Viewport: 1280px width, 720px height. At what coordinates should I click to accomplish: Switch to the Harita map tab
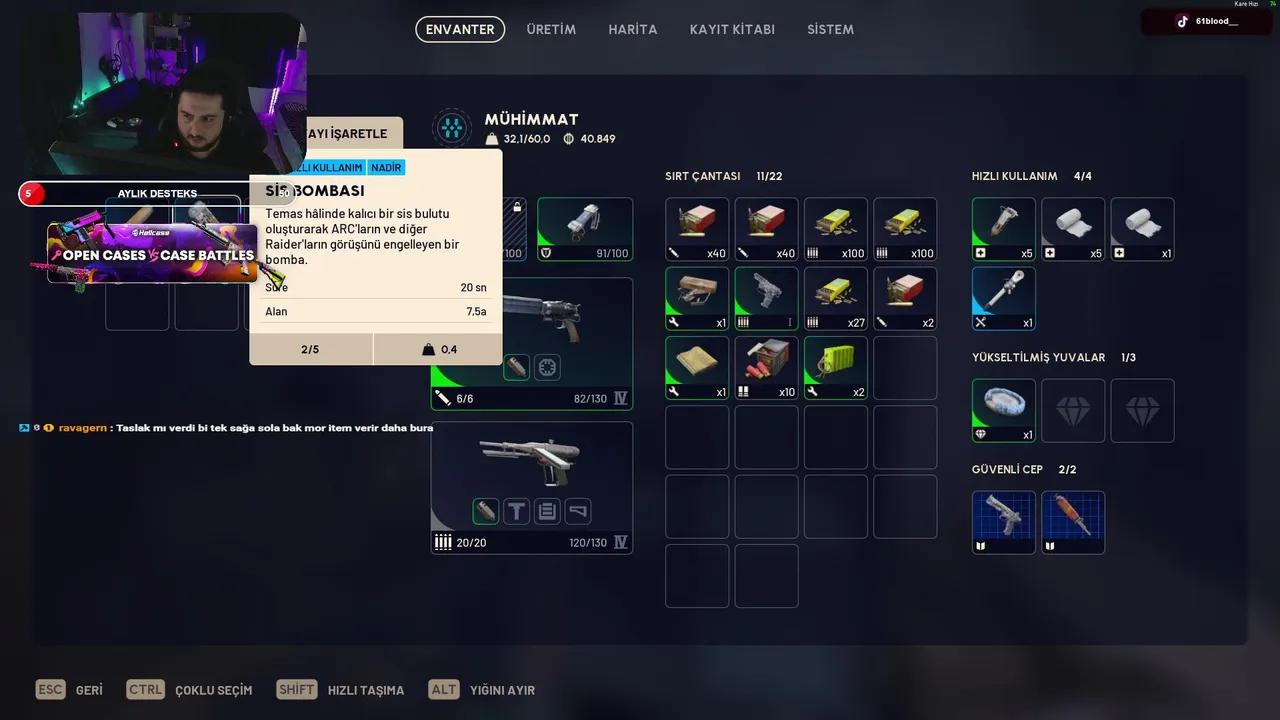[632, 29]
